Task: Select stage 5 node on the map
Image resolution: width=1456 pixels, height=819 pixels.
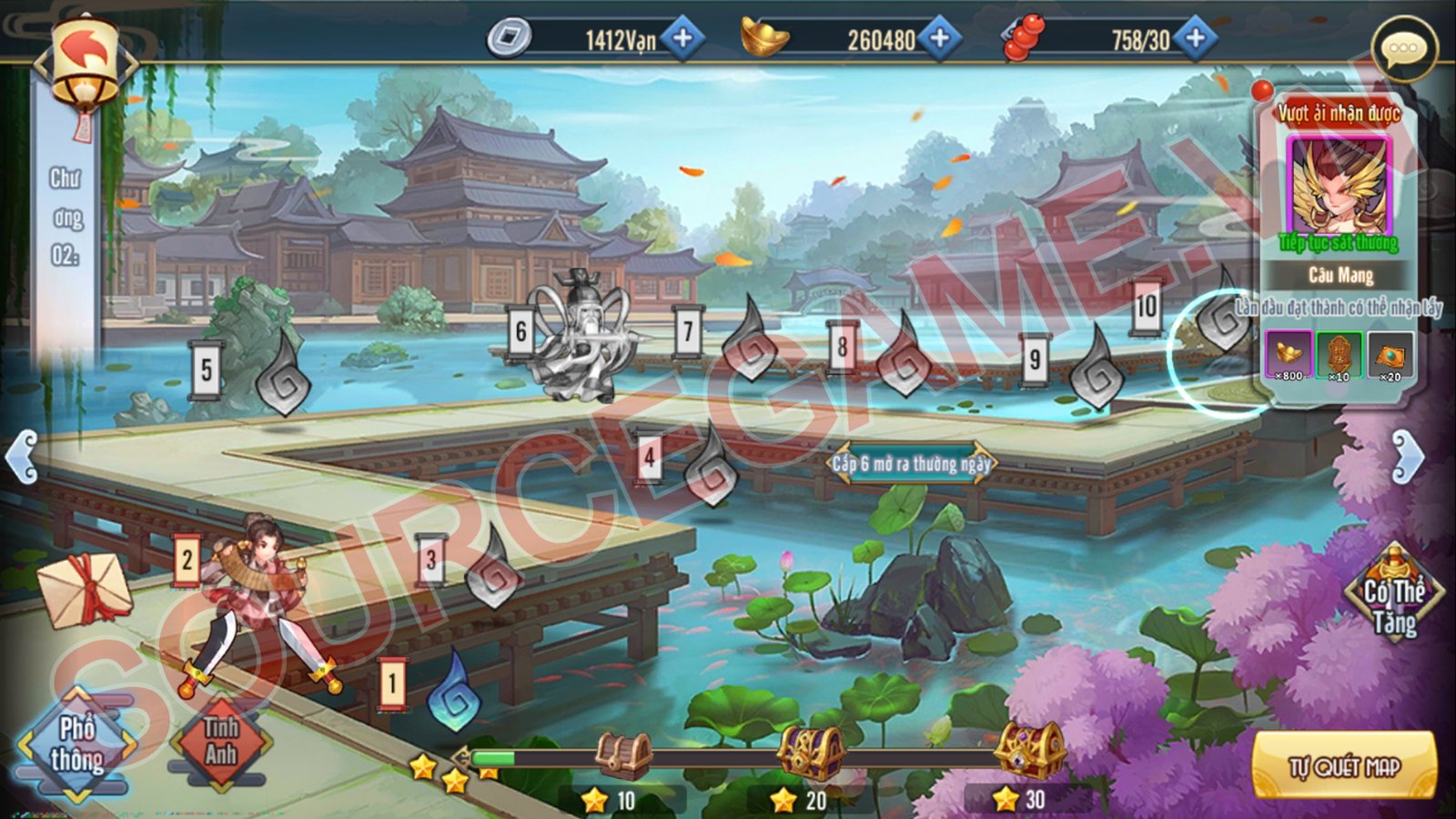Action: [x=283, y=377]
